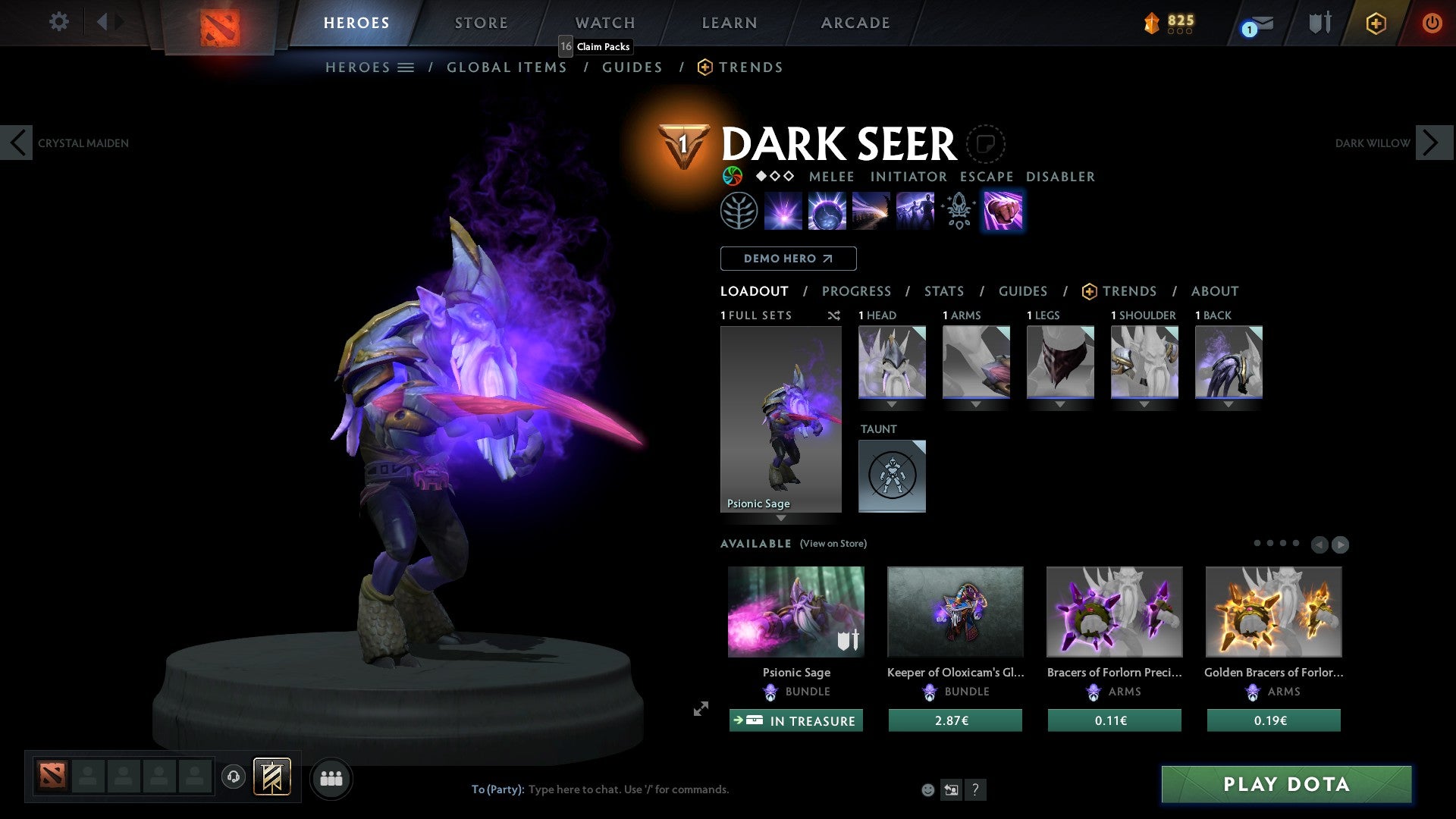Expand the HEAD item slot dropdown arrow
Screen dimensions: 1456x819
(892, 404)
